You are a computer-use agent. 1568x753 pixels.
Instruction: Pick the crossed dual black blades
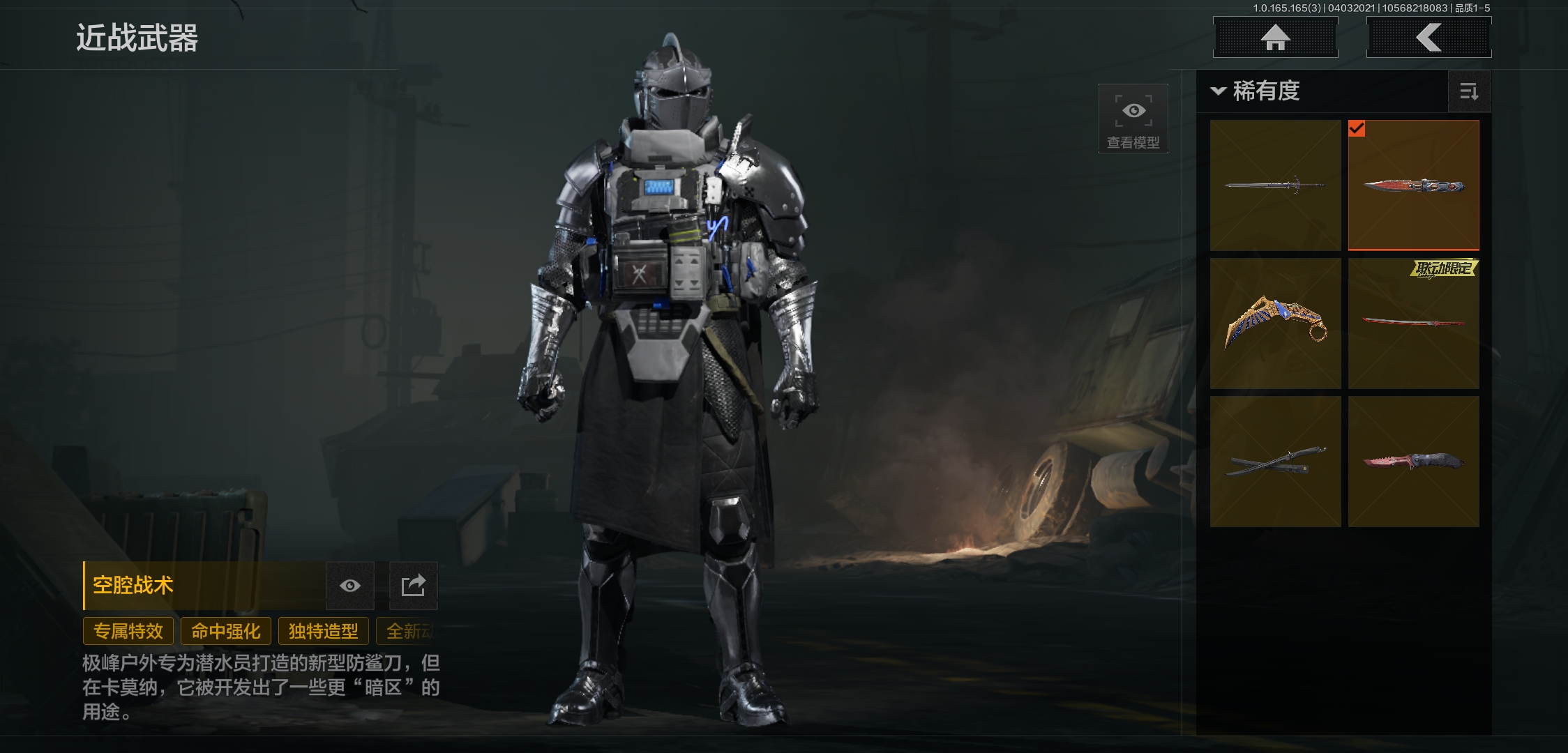point(1275,462)
